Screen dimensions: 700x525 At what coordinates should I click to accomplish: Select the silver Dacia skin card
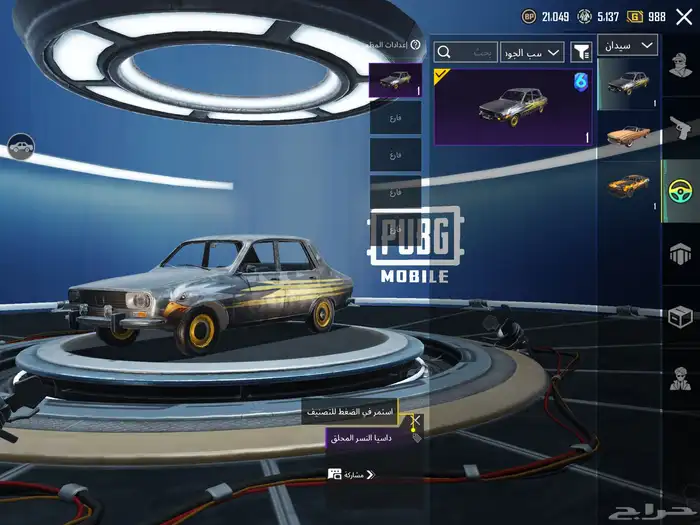pos(512,106)
